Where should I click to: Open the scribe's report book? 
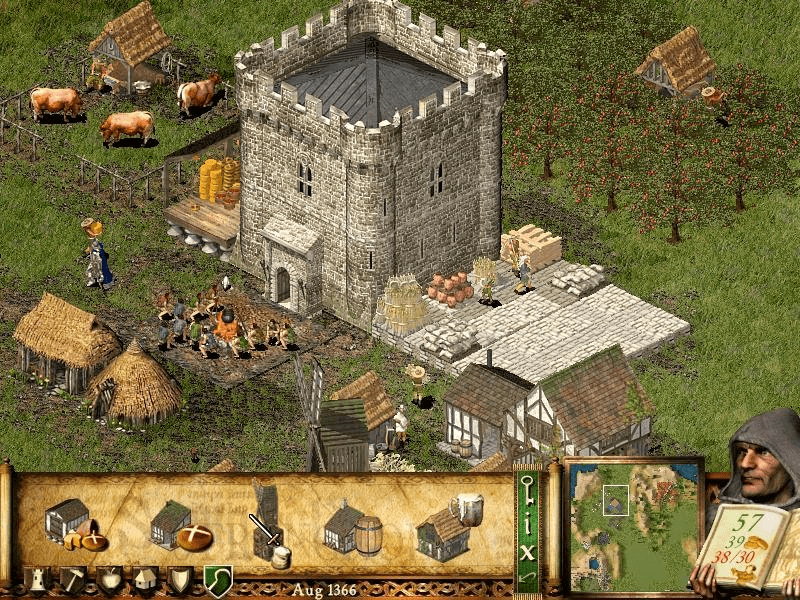click(x=743, y=545)
